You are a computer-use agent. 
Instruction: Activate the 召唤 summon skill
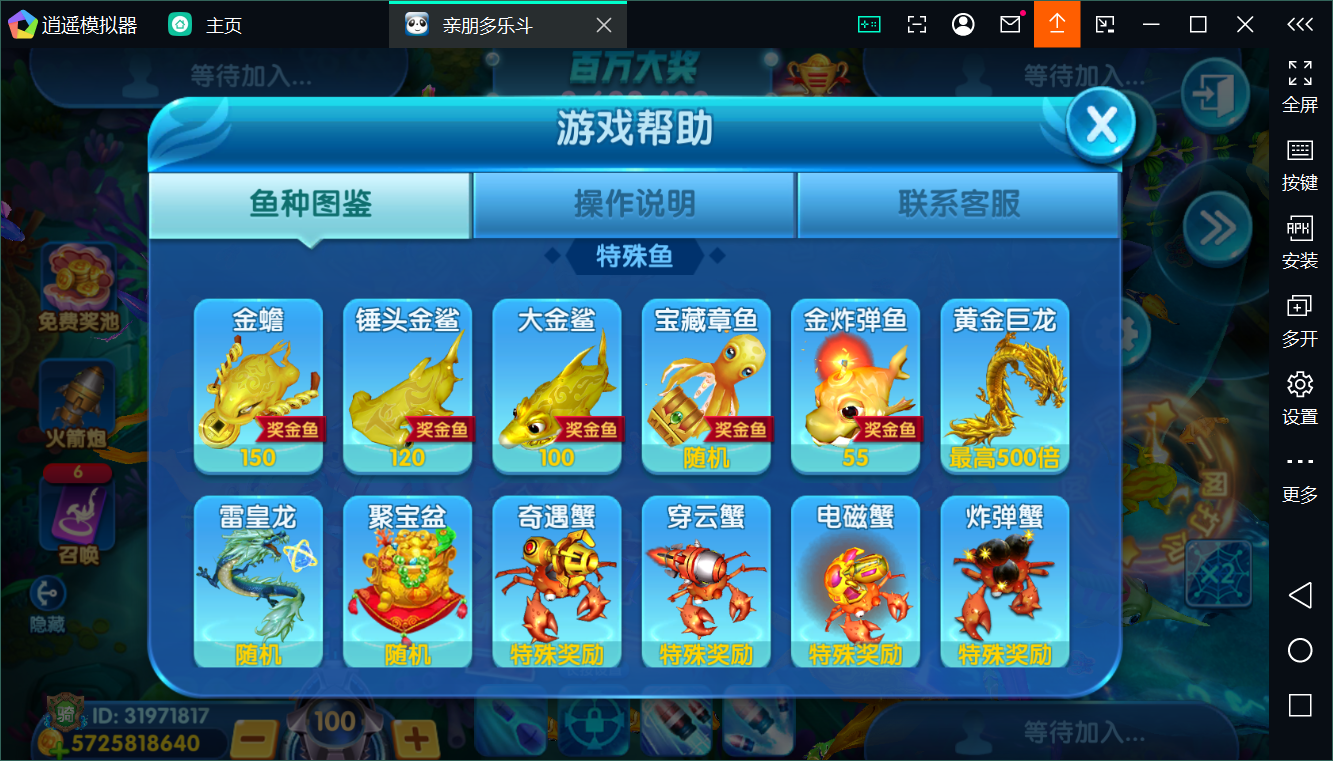click(78, 520)
